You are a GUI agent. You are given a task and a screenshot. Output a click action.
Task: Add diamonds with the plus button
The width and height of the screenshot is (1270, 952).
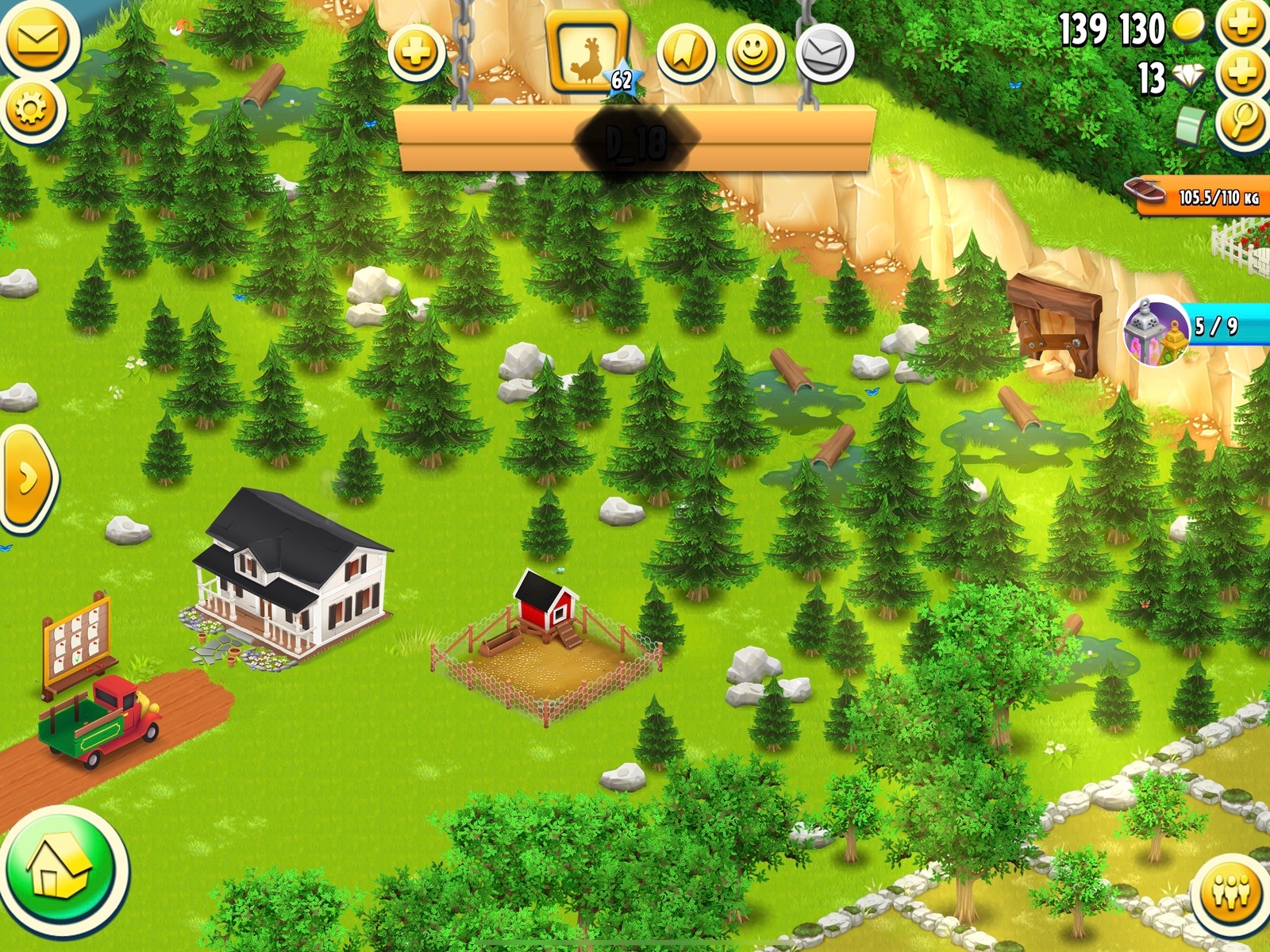[1242, 73]
